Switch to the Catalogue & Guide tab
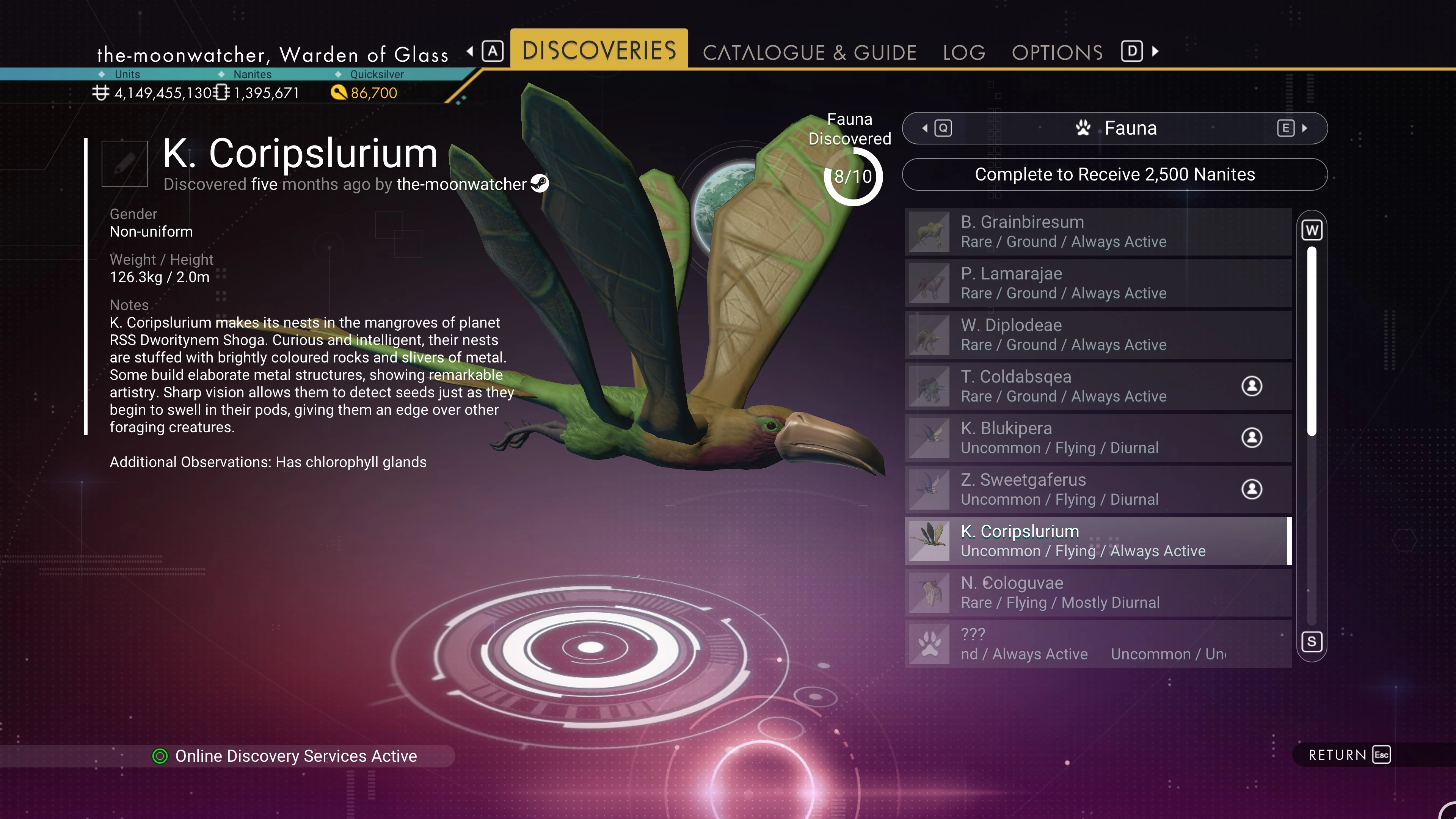The height and width of the screenshot is (819, 1456). click(x=809, y=53)
